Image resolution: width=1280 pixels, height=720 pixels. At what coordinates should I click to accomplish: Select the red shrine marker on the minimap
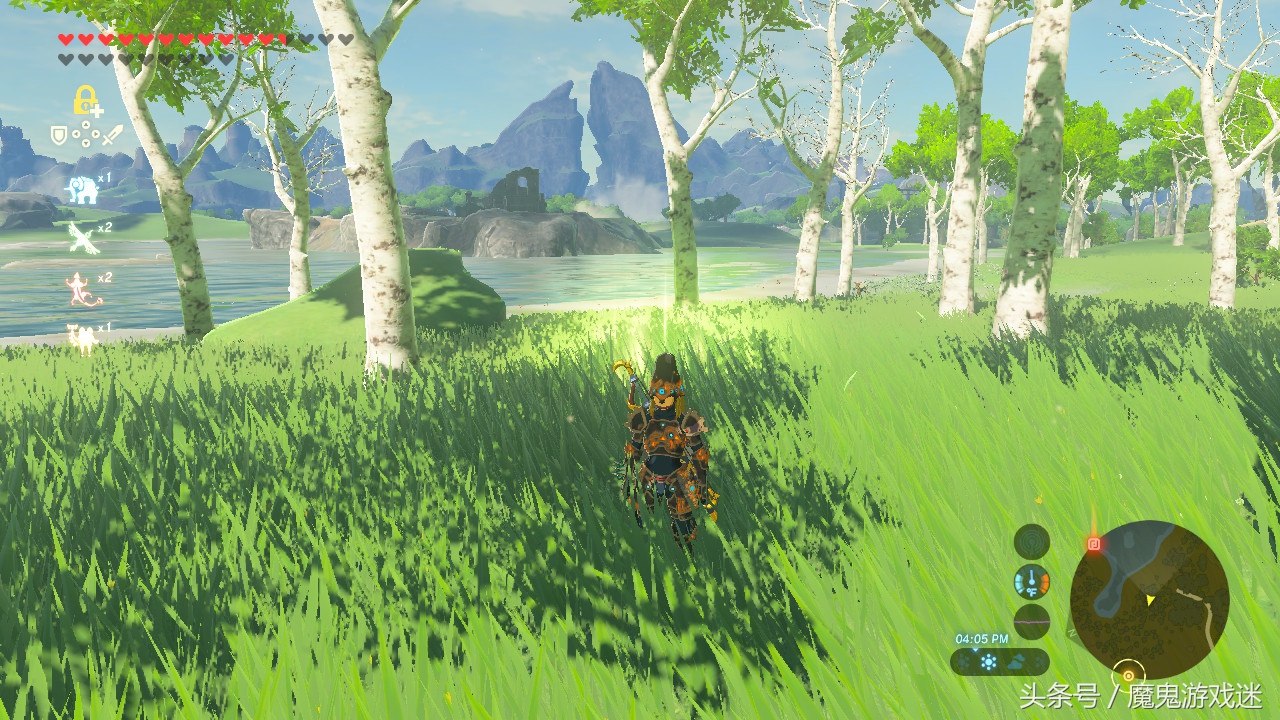coord(1093,544)
